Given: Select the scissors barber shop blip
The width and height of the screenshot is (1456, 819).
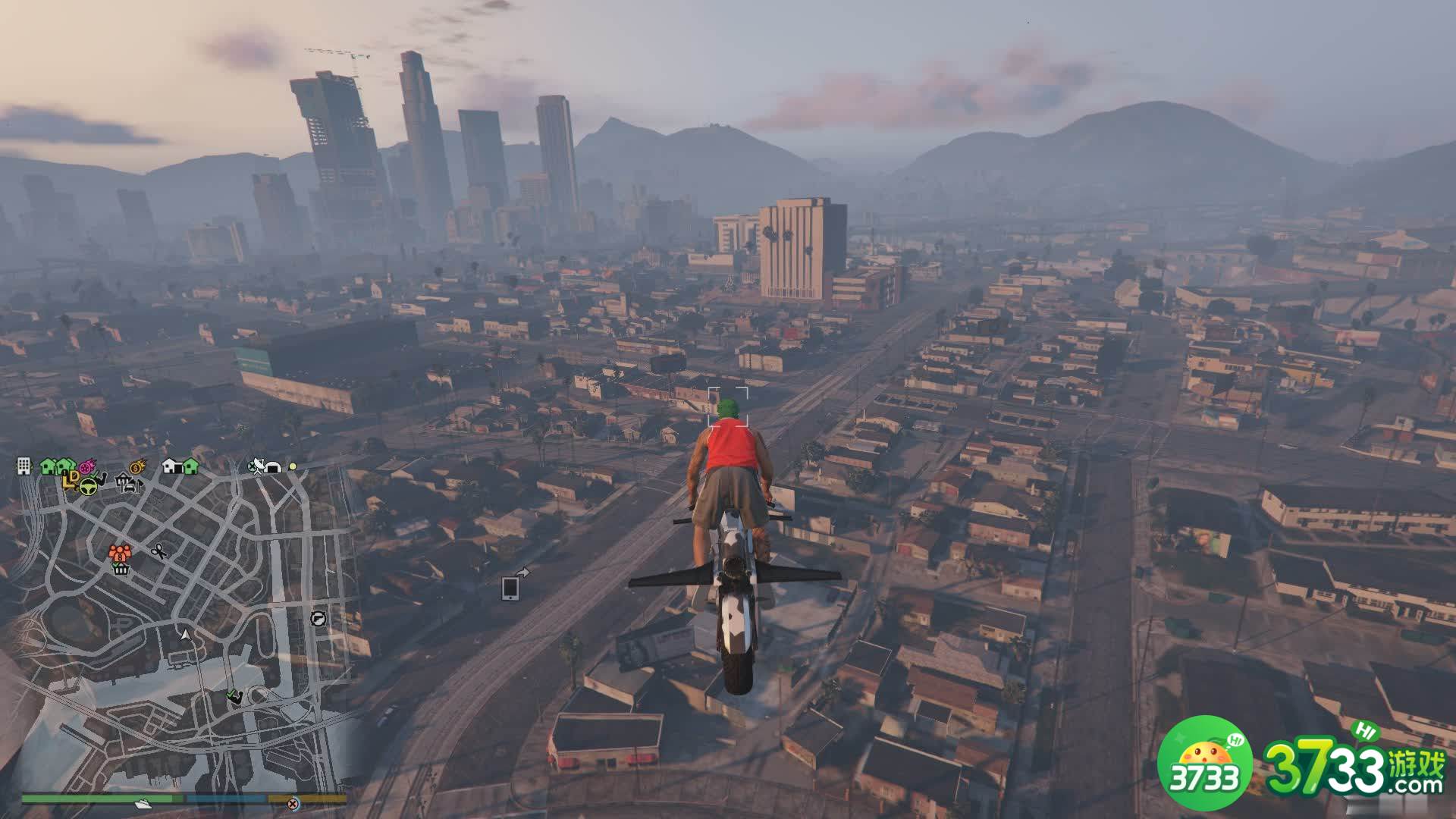Looking at the screenshot, I should 158,551.
